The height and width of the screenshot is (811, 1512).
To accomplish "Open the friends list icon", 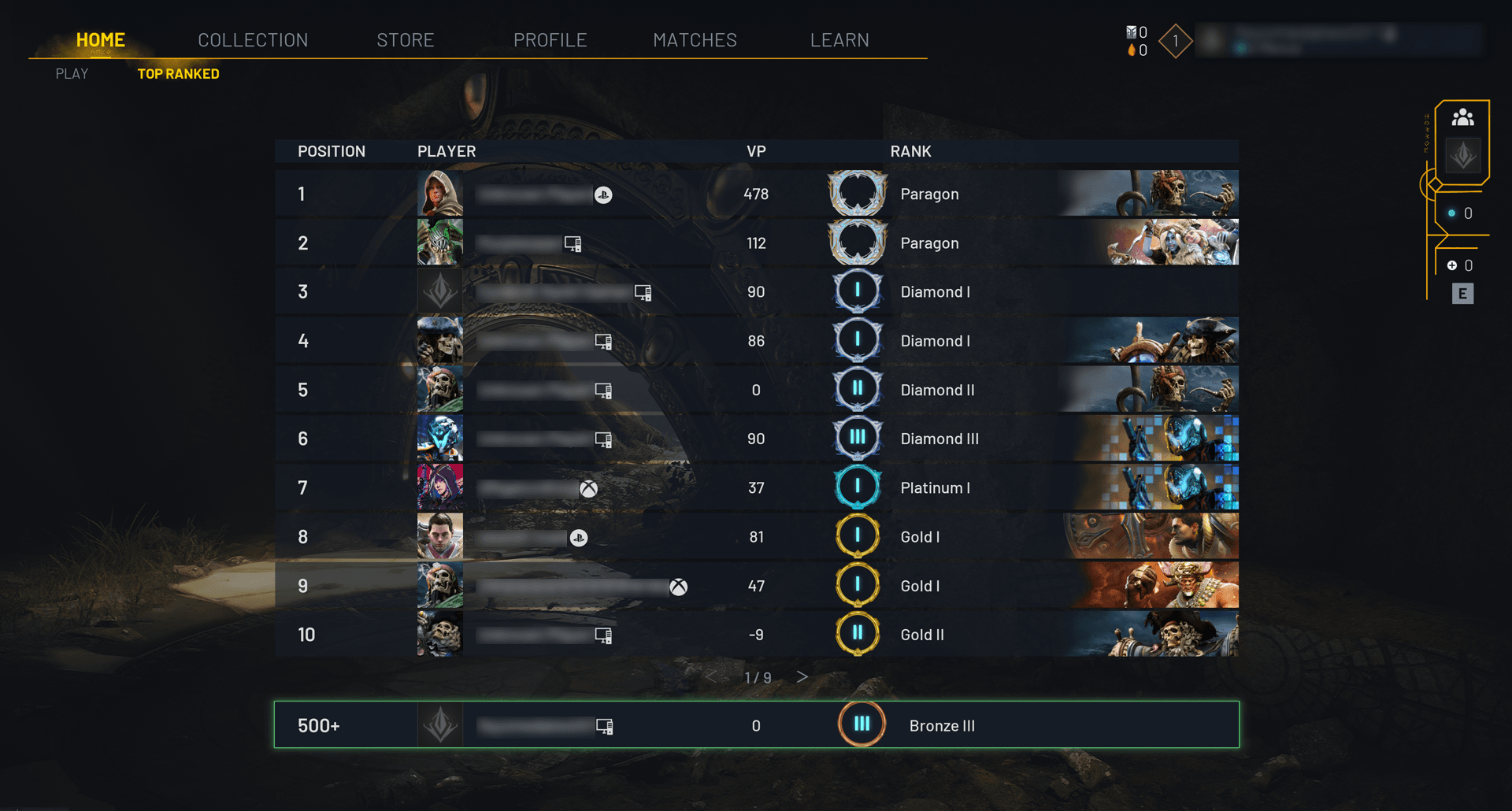I will click(x=1462, y=118).
